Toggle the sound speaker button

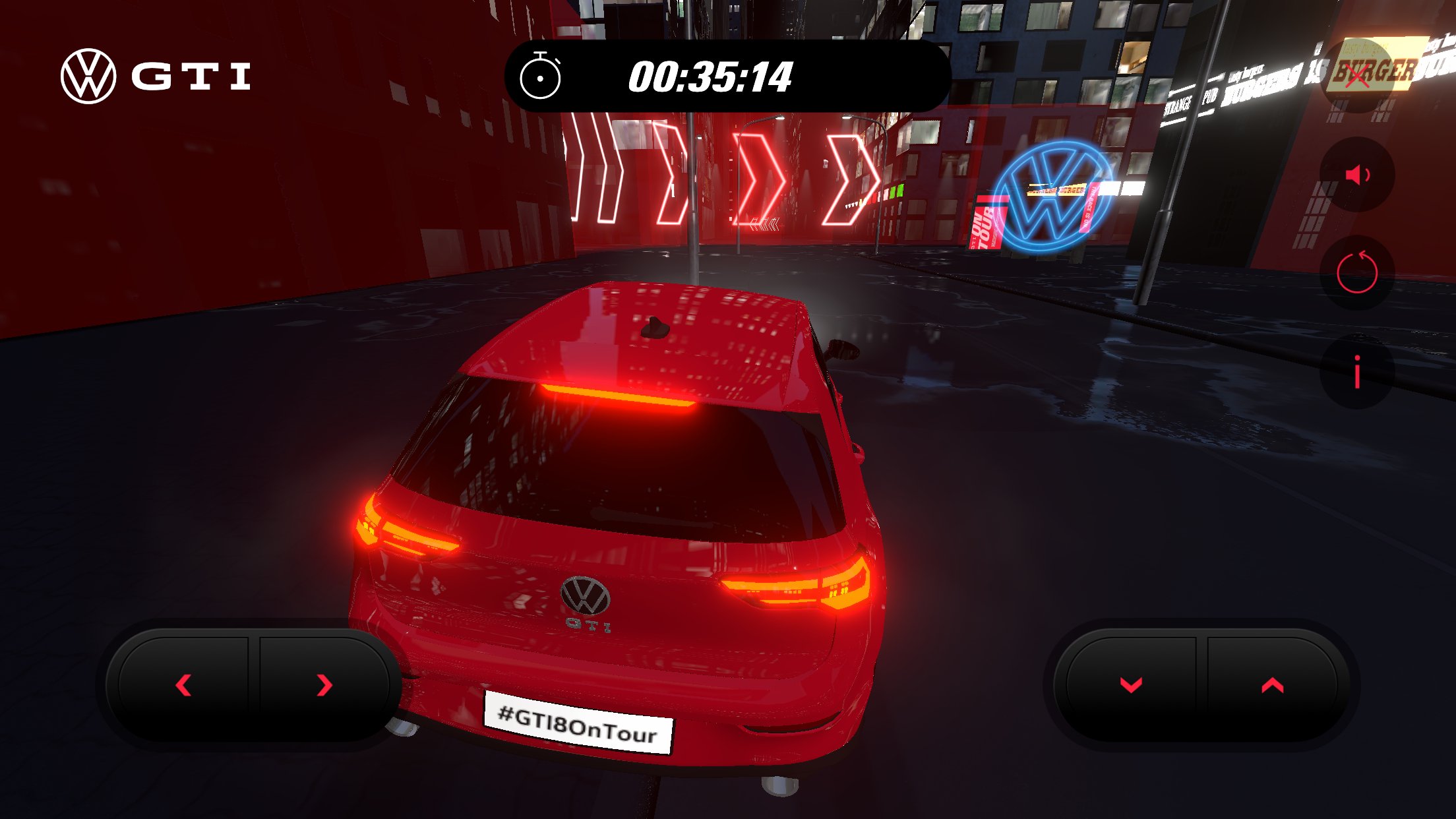1357,175
